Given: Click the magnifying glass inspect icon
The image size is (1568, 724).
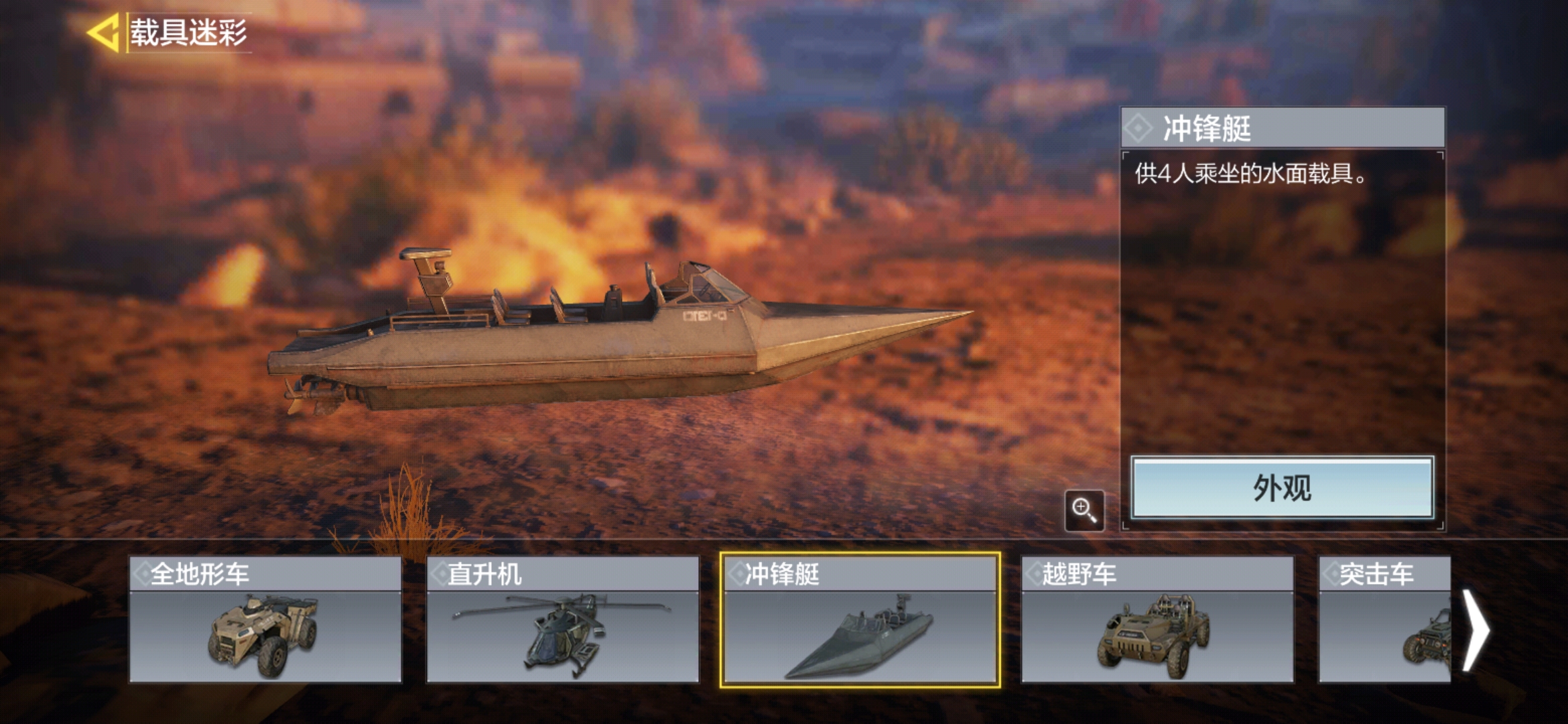Looking at the screenshot, I should pyautogui.click(x=1084, y=511).
